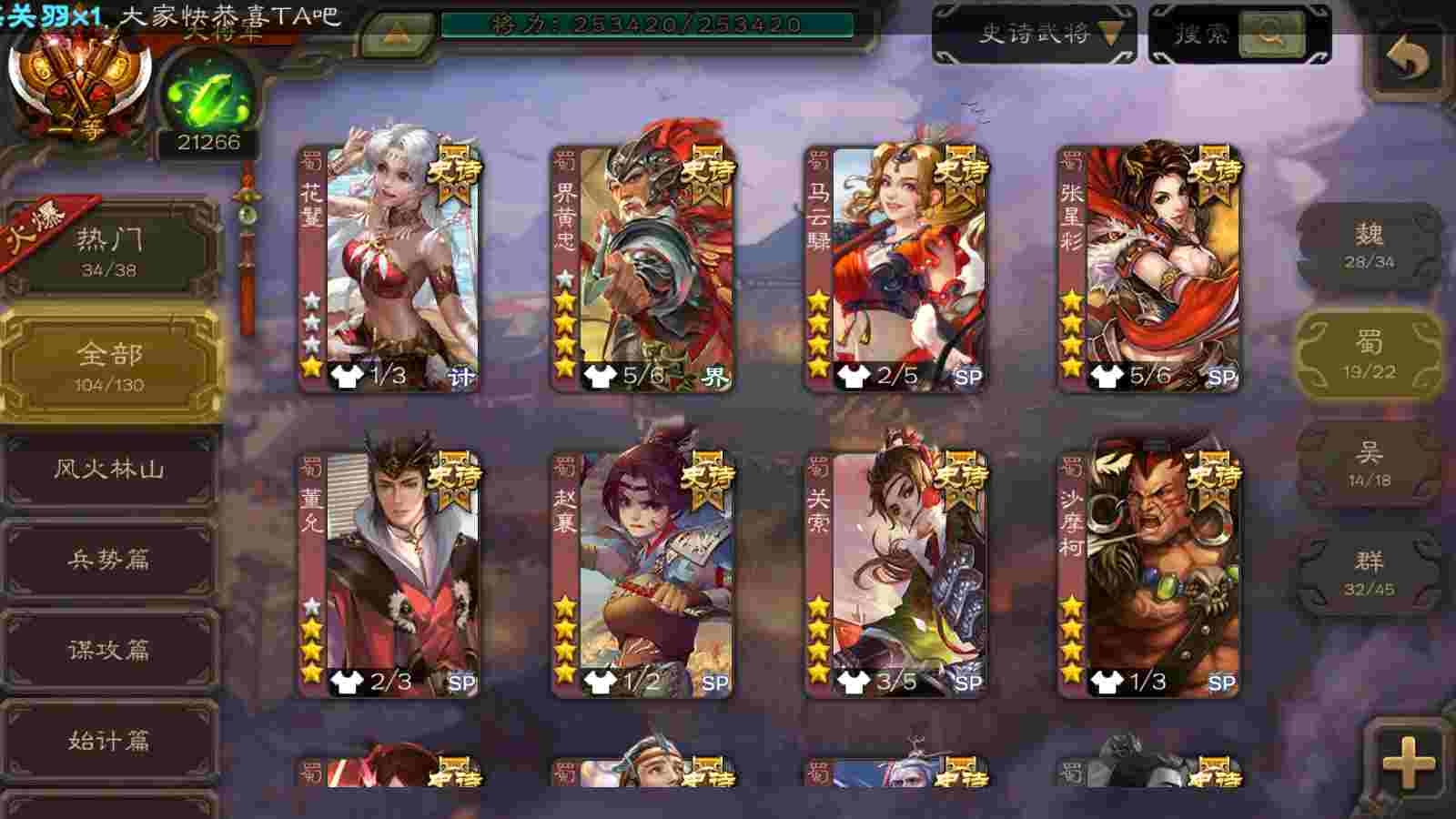Show the 群 faction heroes

click(x=1369, y=573)
